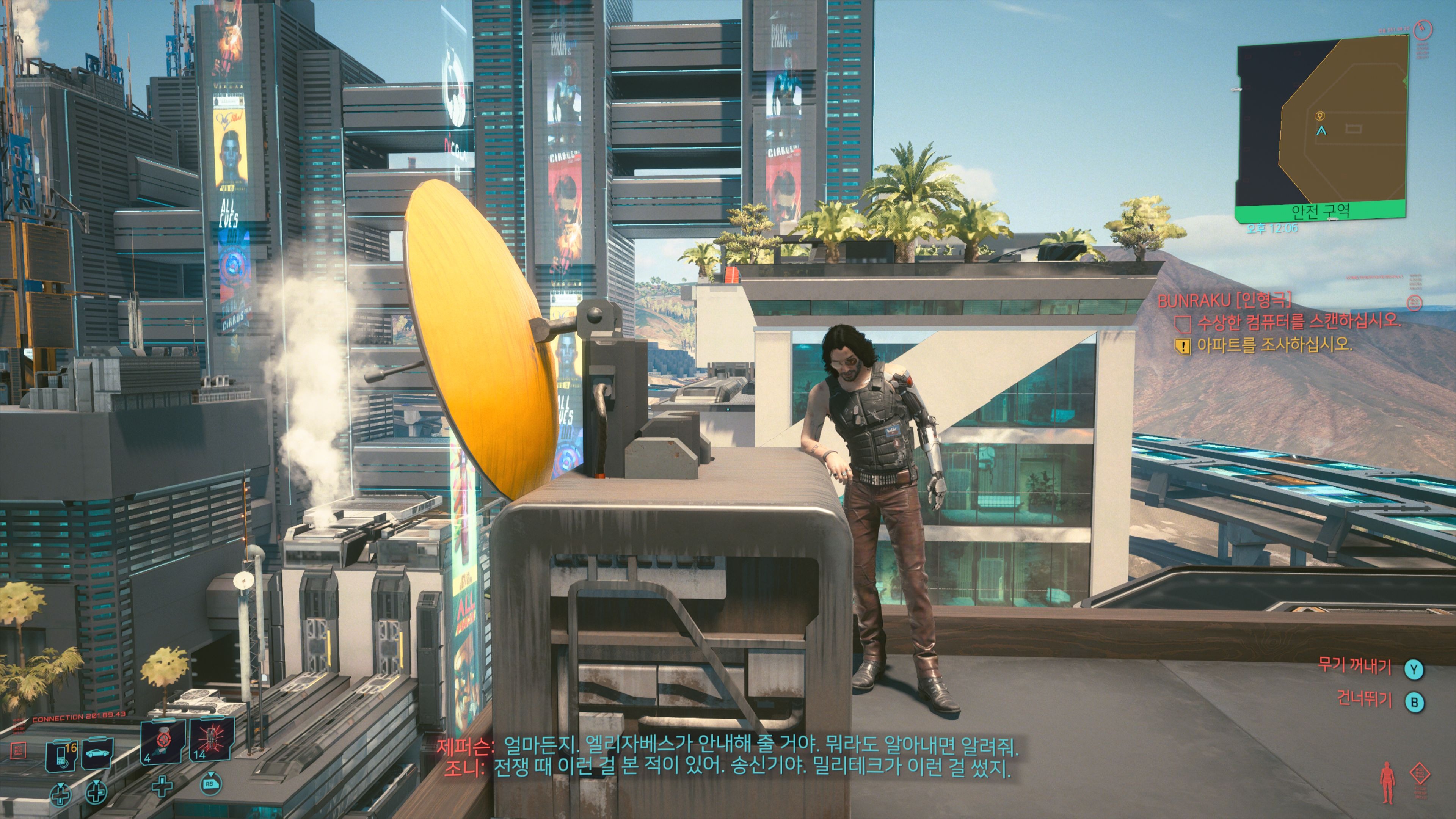
Task: Click the scan suspicious computer objective
Action: coord(1298,322)
